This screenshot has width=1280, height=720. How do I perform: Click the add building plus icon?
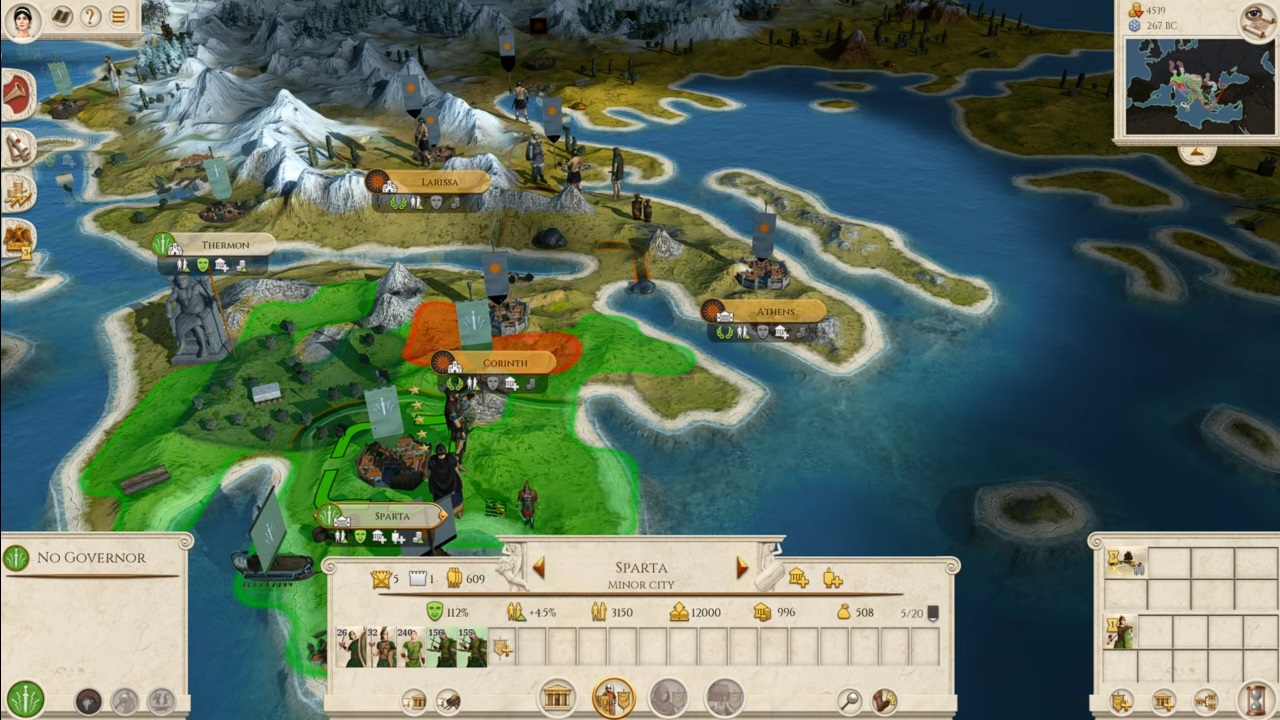click(x=798, y=578)
